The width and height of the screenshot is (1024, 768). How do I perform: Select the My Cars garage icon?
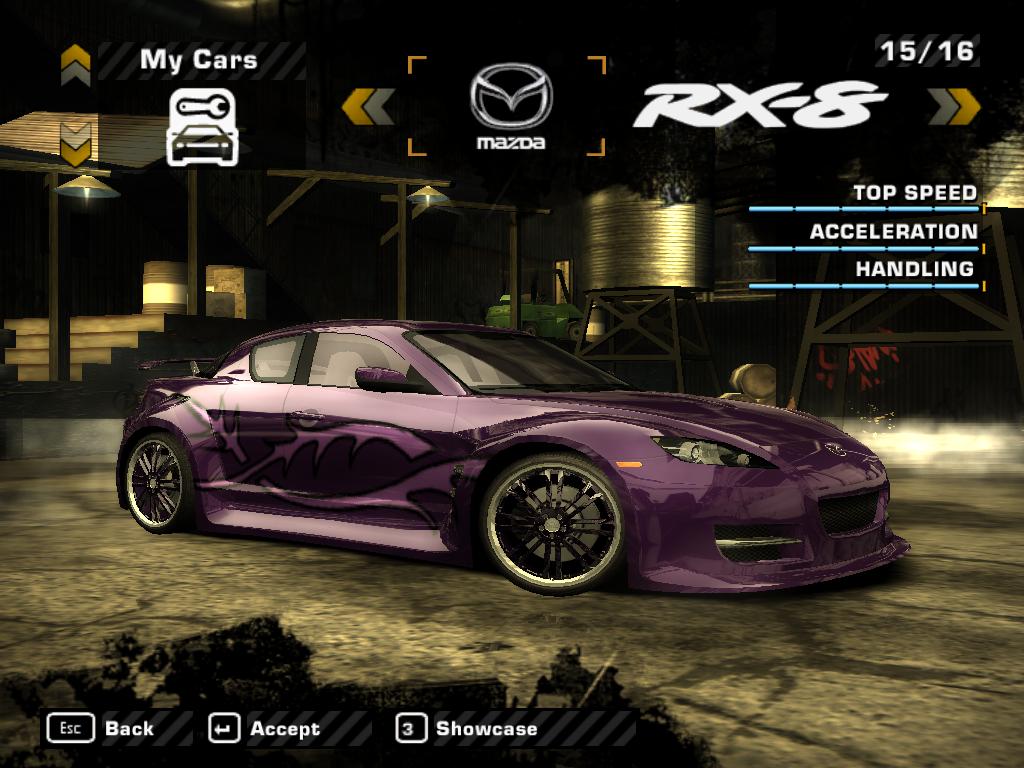(x=202, y=127)
